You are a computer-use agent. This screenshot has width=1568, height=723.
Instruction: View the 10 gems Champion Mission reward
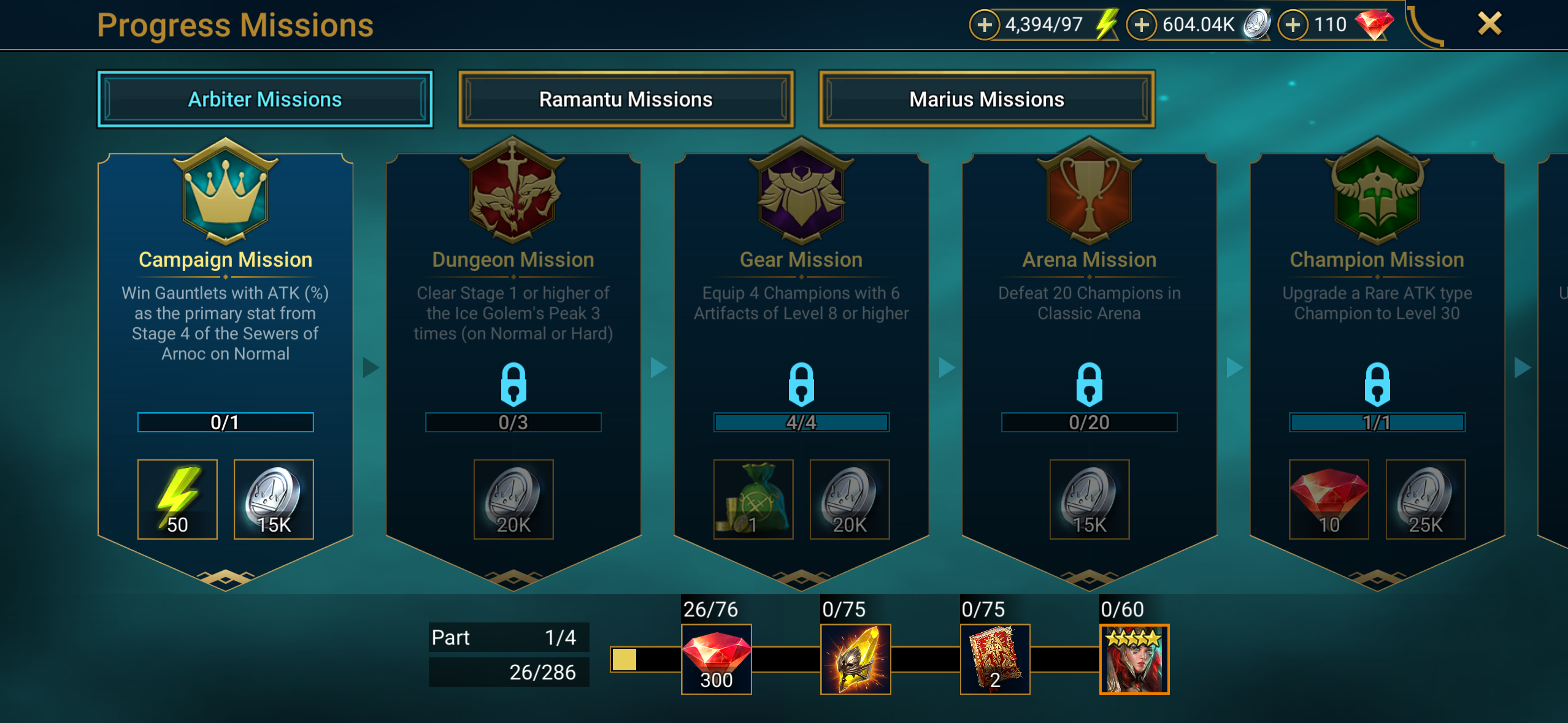point(1329,499)
